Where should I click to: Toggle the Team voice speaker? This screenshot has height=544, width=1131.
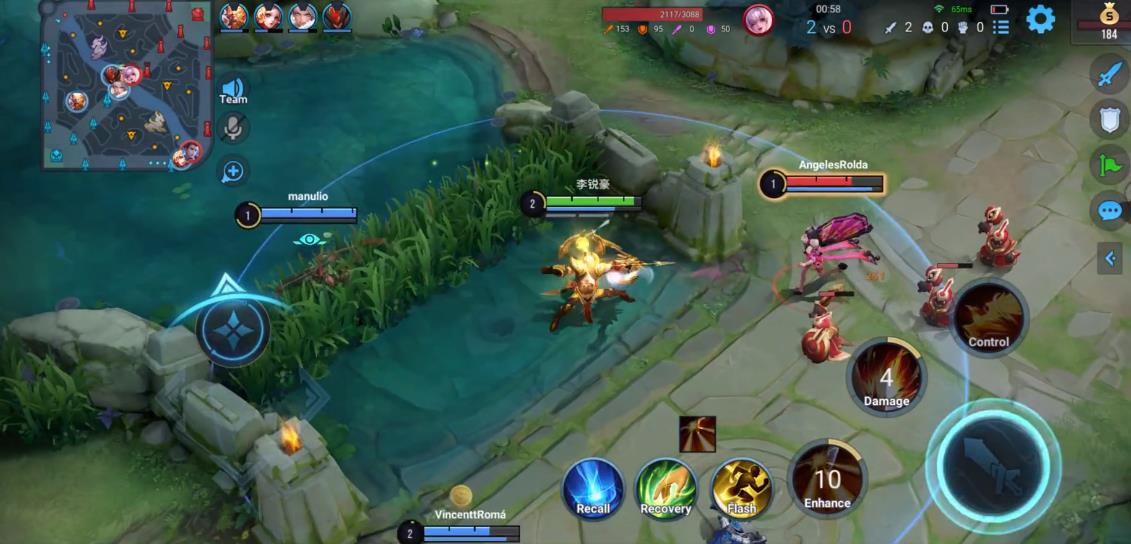(233, 90)
